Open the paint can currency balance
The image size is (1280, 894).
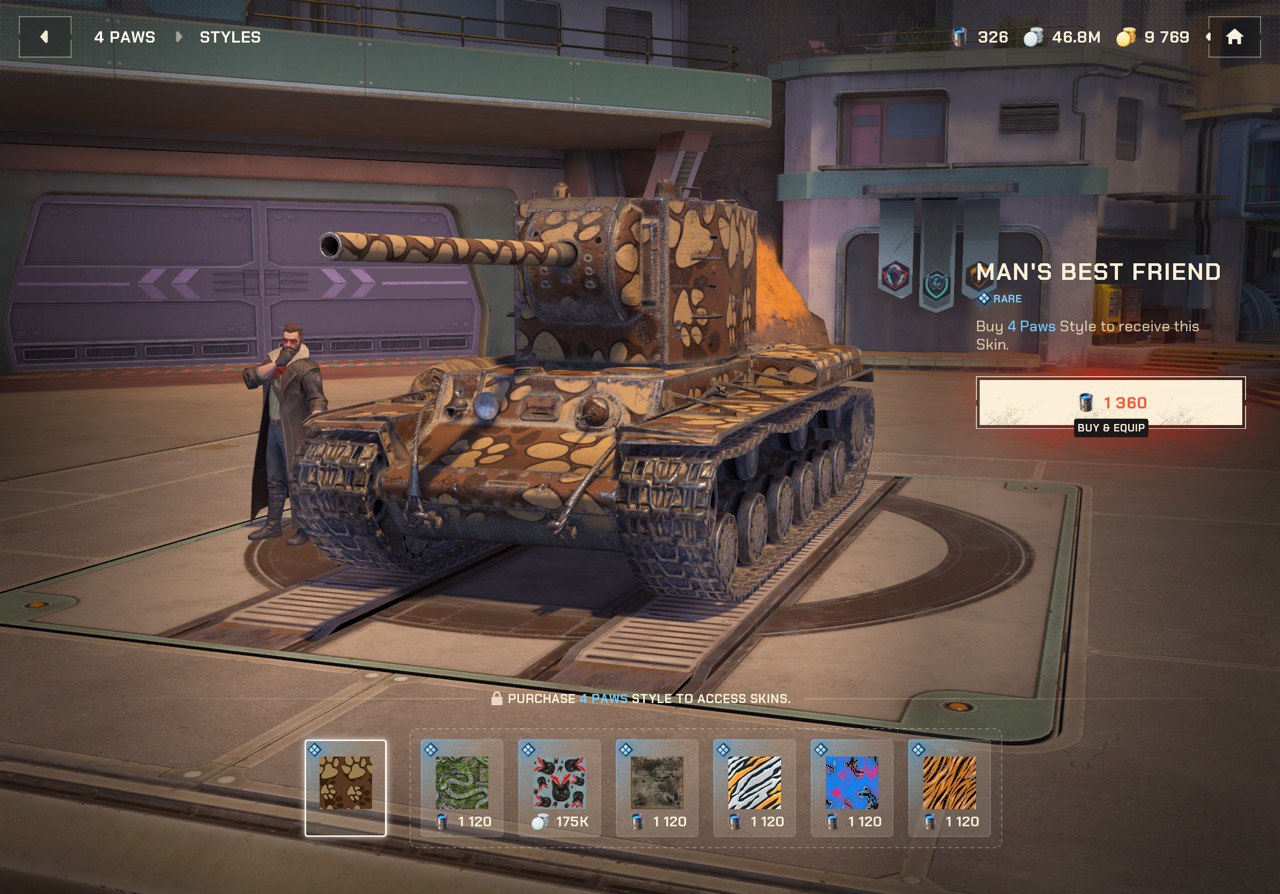pyautogui.click(x=980, y=37)
